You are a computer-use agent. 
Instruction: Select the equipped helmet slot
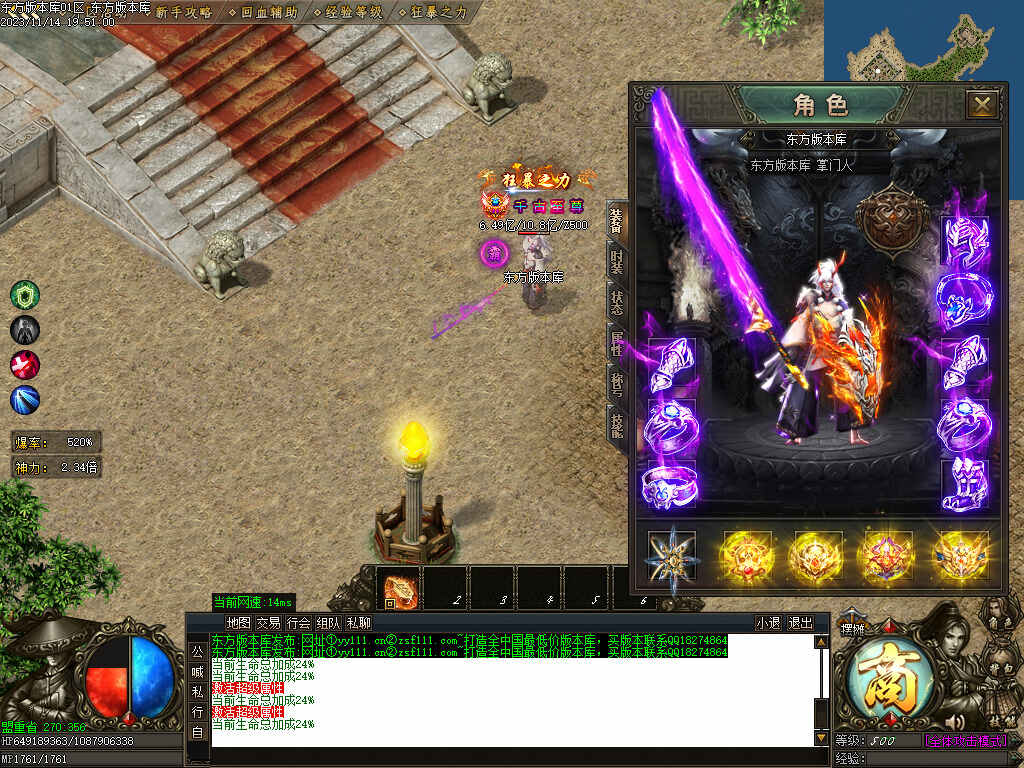[965, 244]
